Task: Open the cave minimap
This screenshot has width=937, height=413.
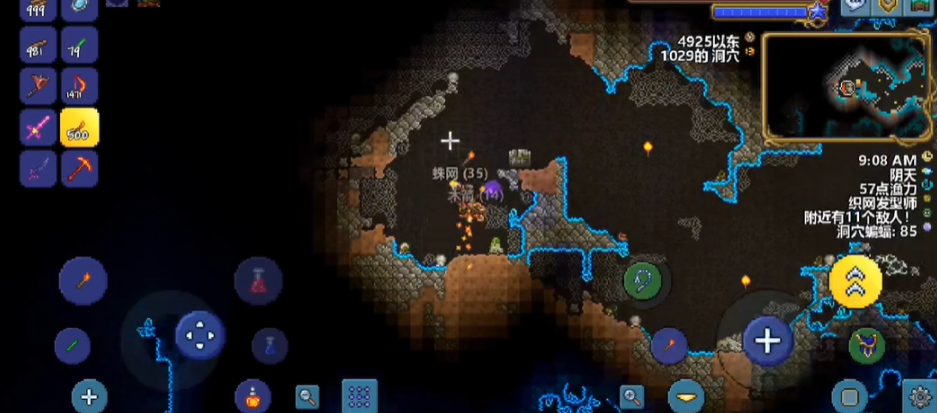Action: tap(846, 88)
